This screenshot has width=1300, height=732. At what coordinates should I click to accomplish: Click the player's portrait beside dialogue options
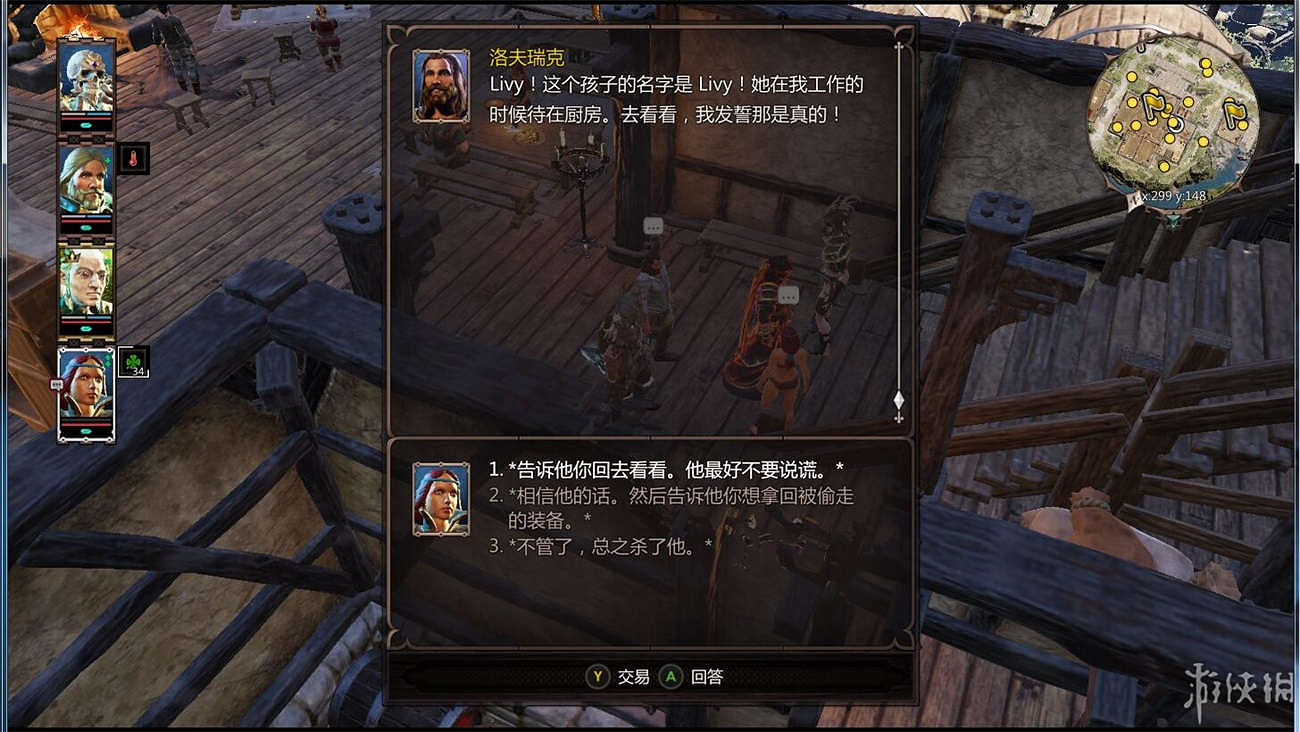click(441, 497)
